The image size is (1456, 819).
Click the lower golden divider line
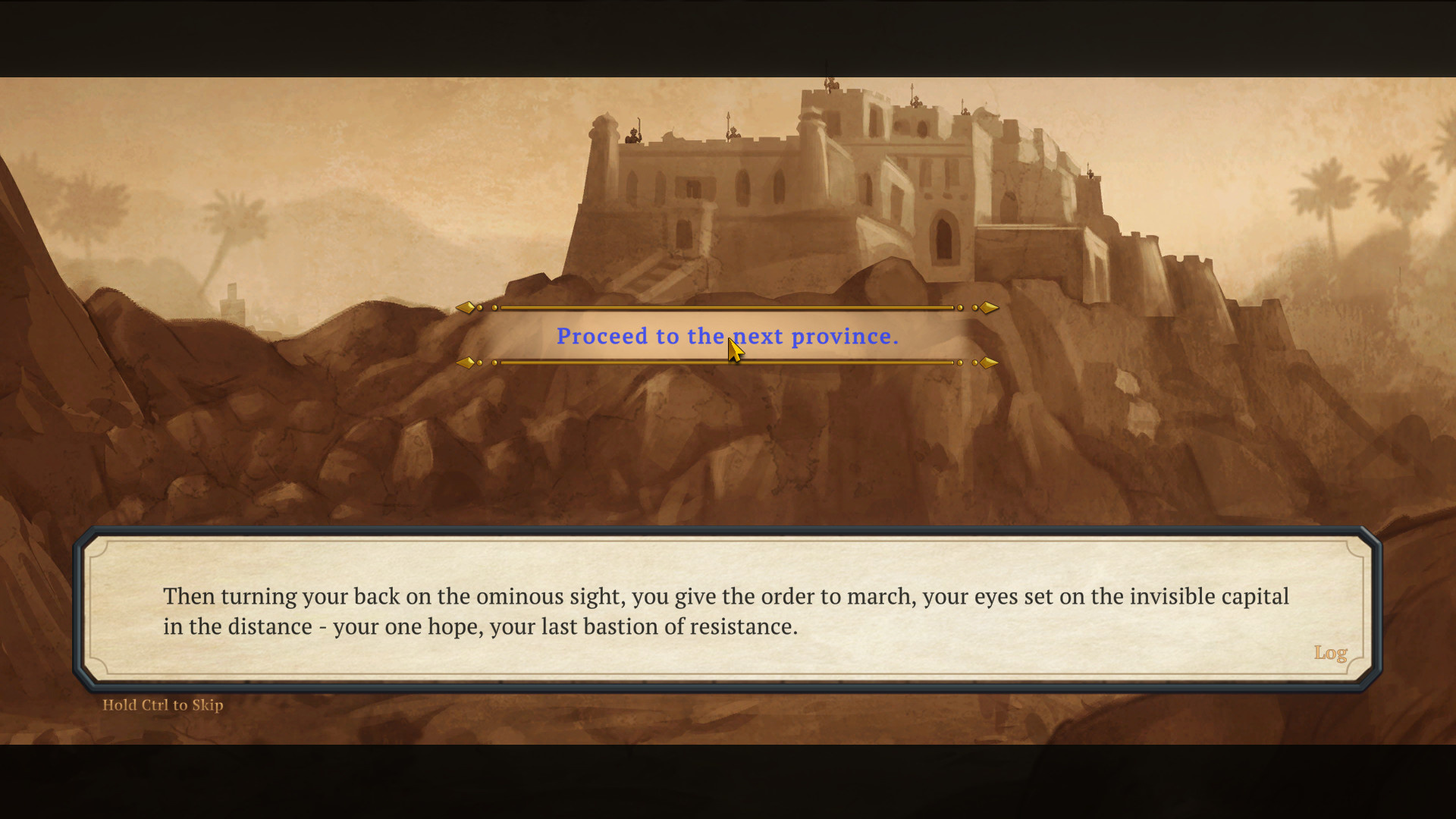click(728, 362)
